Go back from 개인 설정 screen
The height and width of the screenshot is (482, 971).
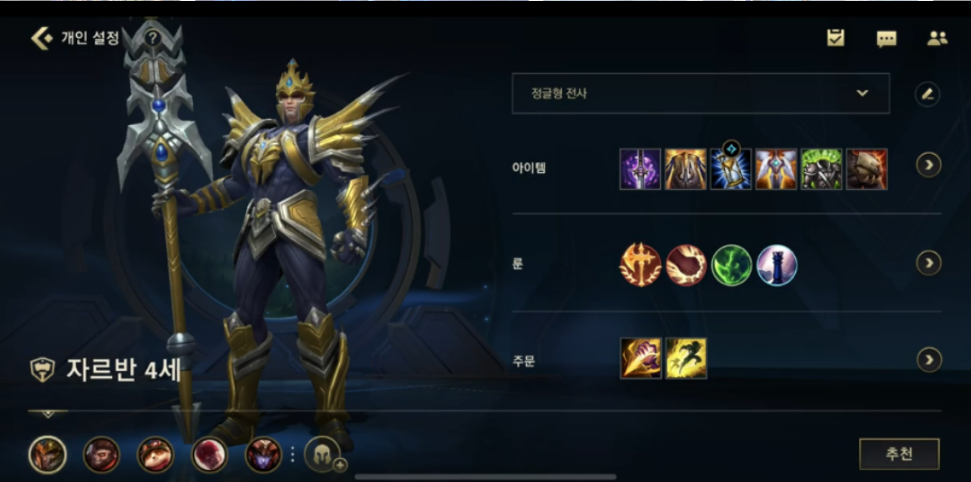click(42, 38)
